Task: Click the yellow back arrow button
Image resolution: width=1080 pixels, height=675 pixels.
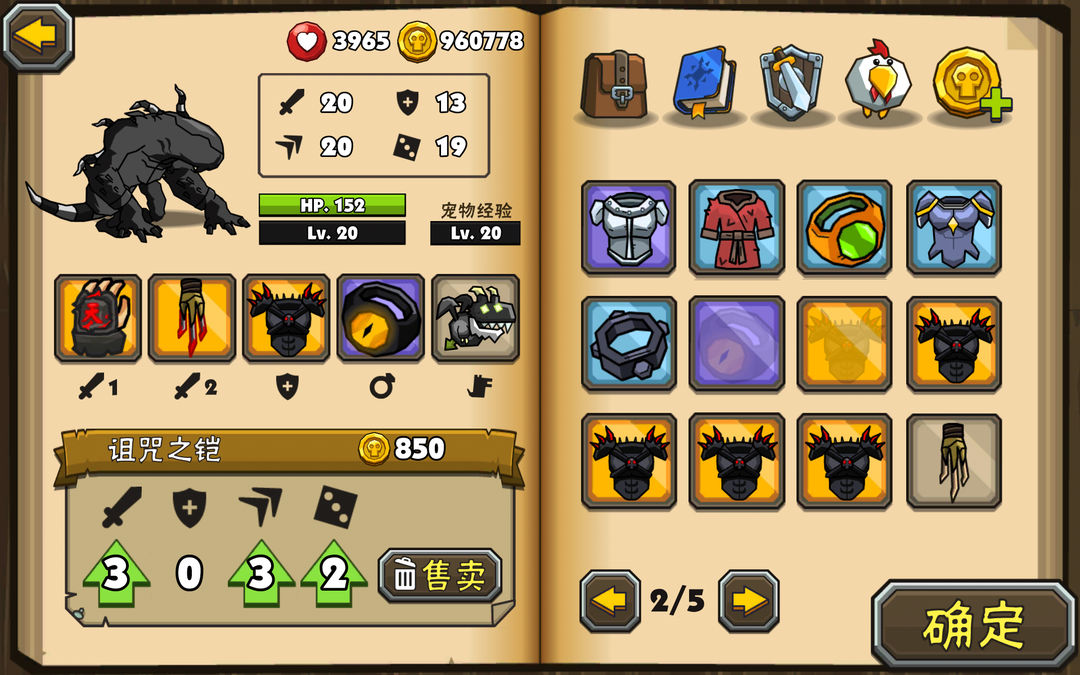Action: click(38, 37)
